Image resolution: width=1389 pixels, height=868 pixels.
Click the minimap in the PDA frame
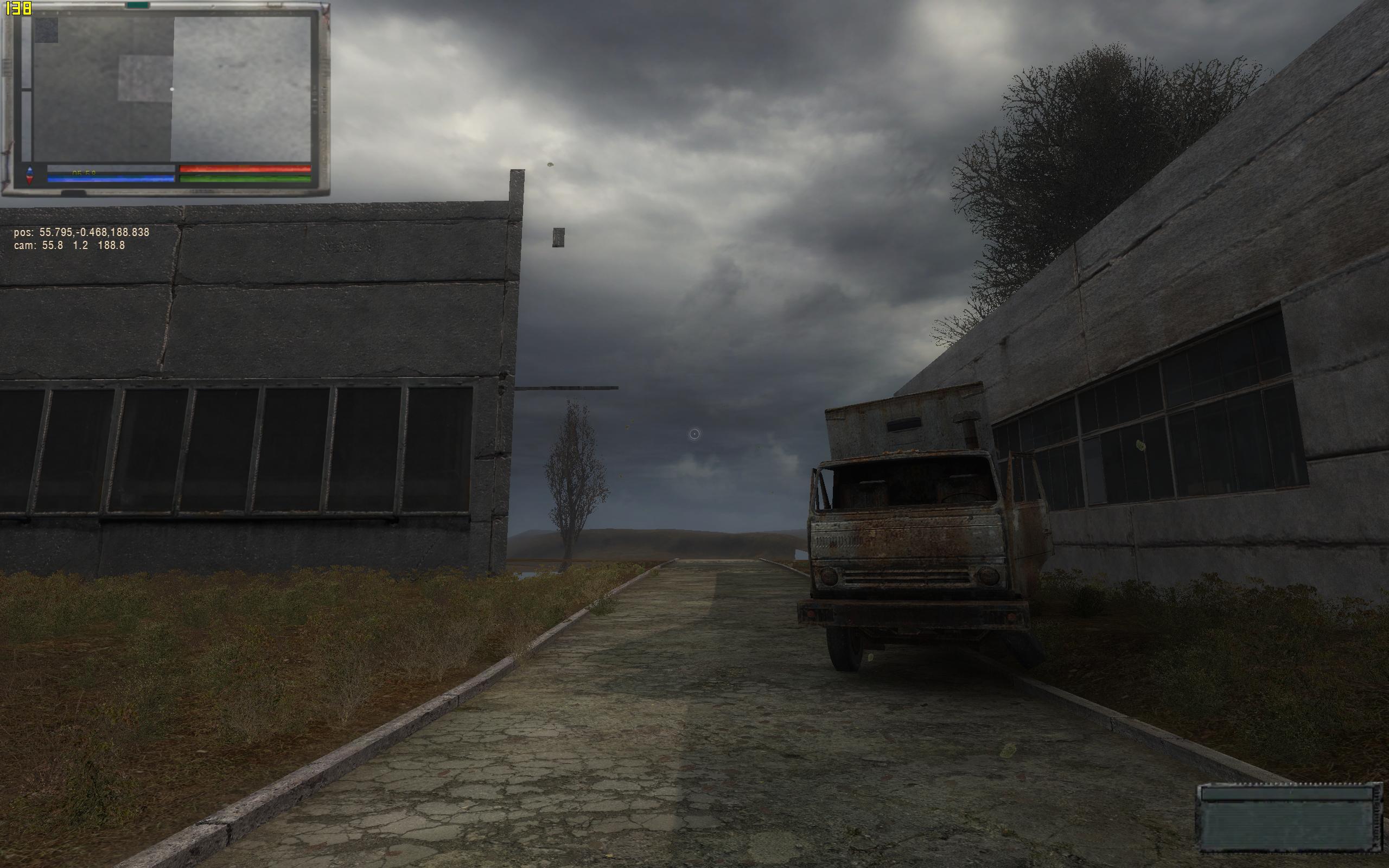click(172, 89)
